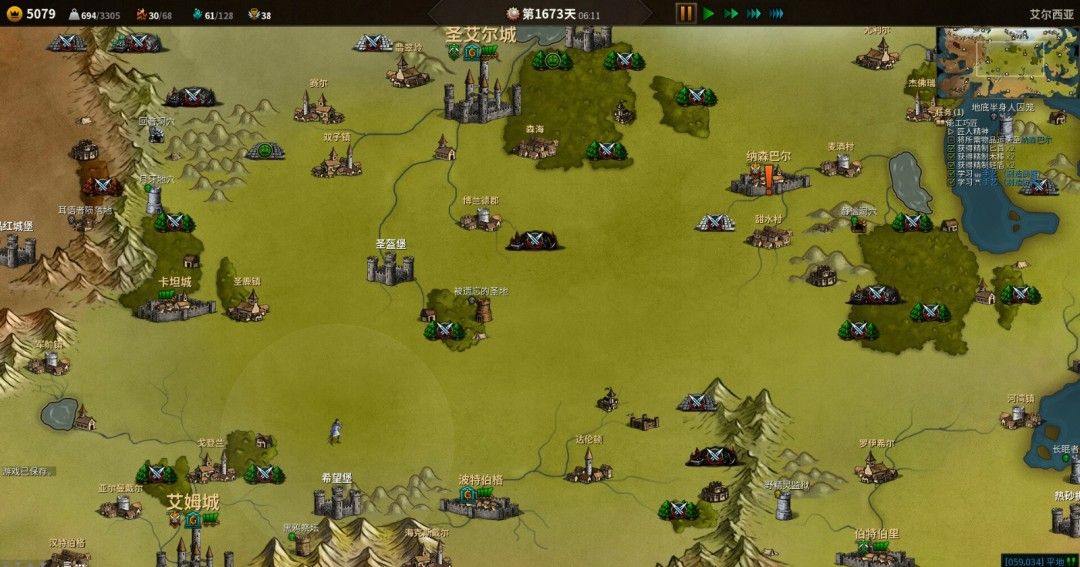Select the triple-arrow game speed

point(754,14)
